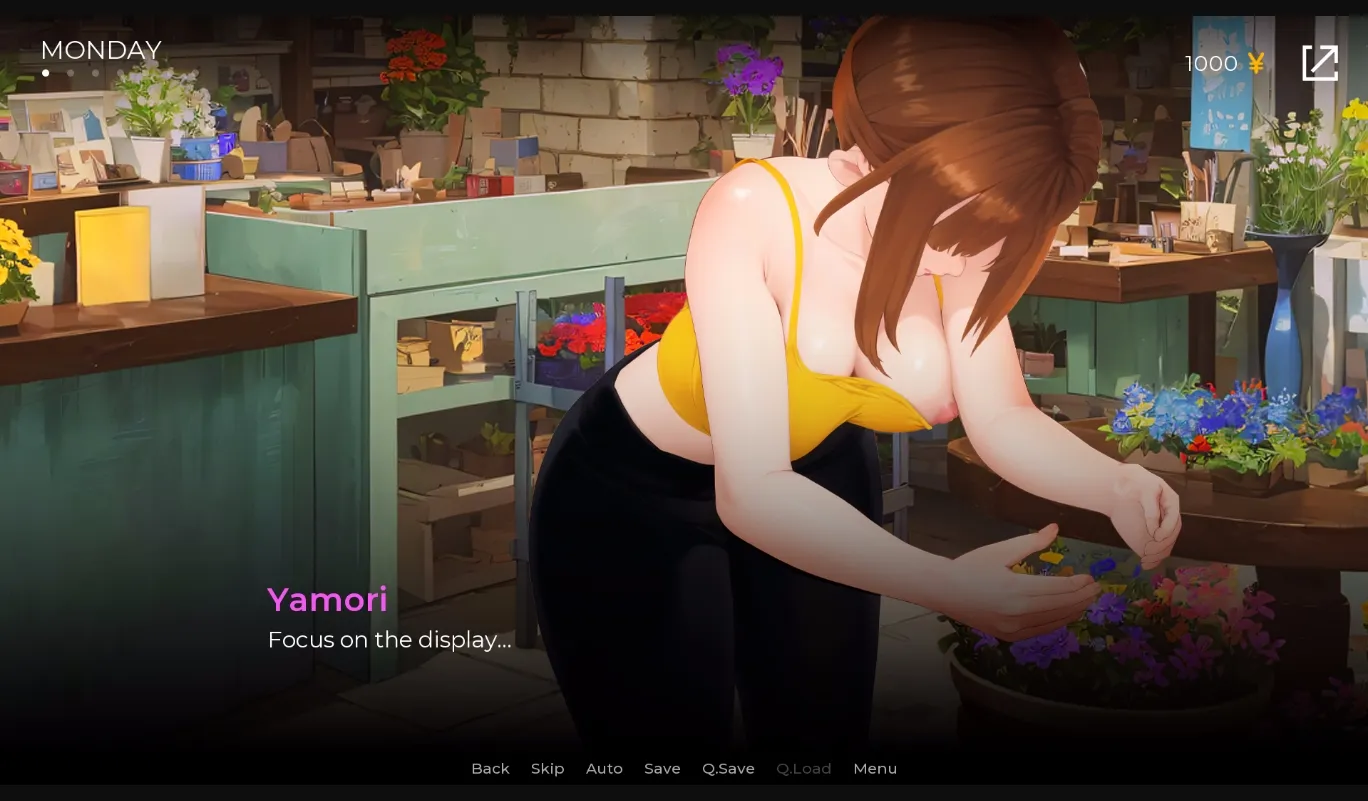Click the fullscreen expand icon
This screenshot has height=801, width=1368.
click(1321, 62)
